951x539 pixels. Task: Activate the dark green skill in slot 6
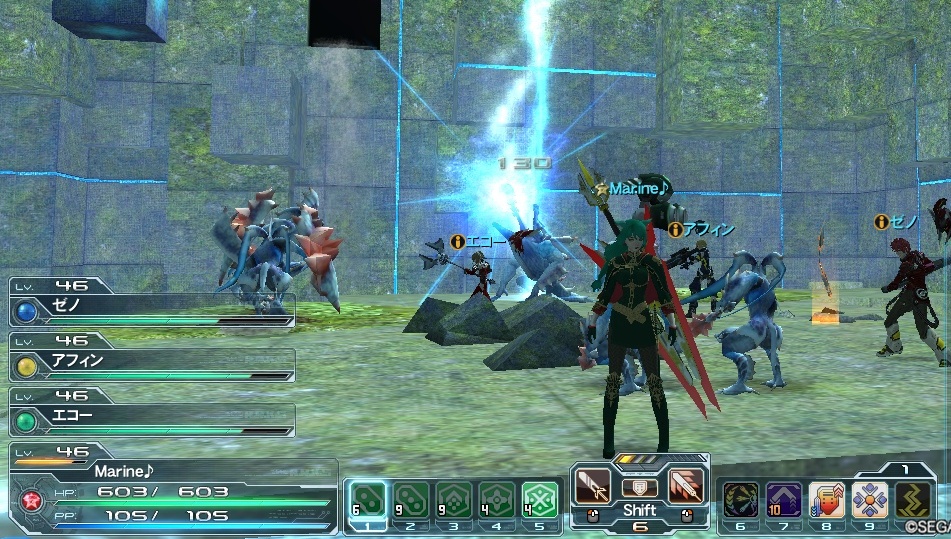[x=740, y=499]
